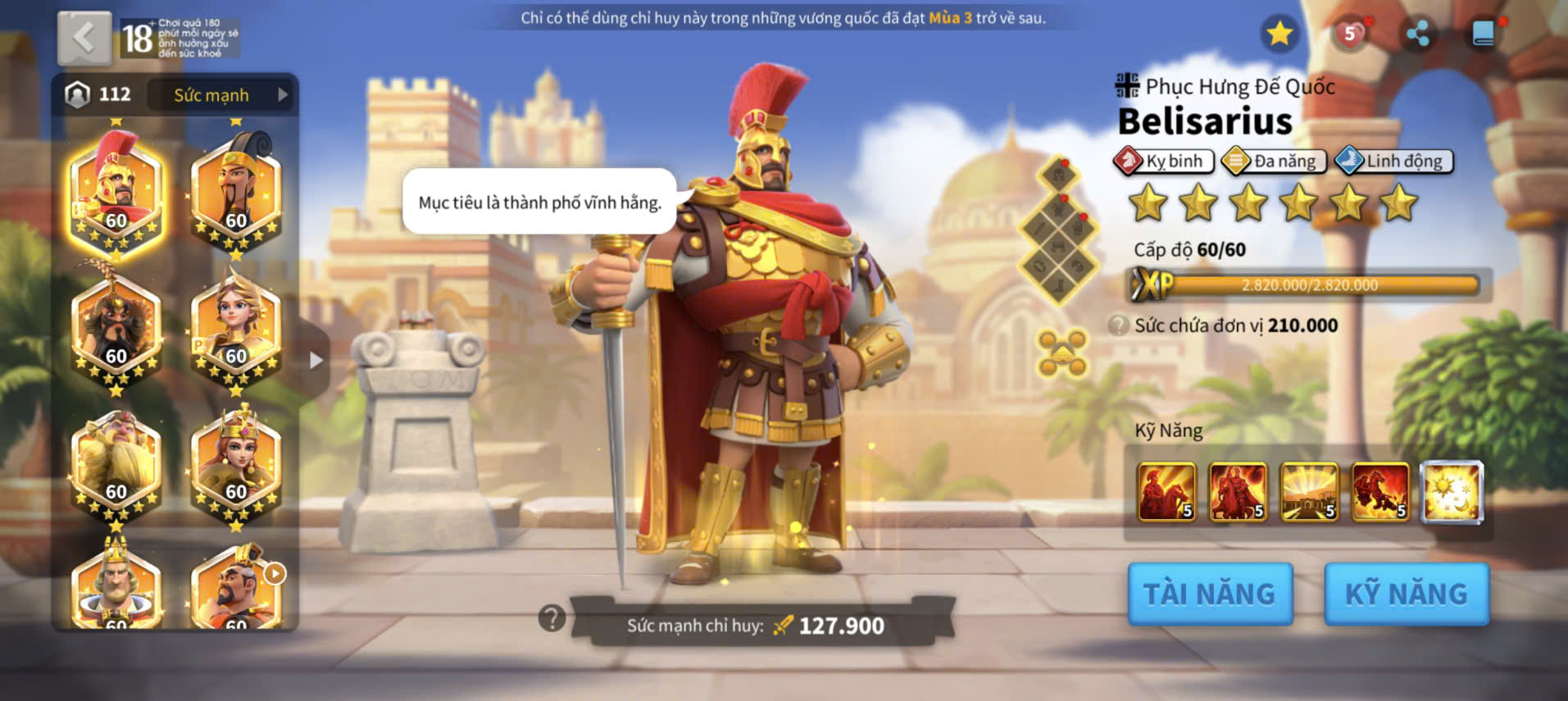Expand the commander list panel arrow

click(x=316, y=360)
